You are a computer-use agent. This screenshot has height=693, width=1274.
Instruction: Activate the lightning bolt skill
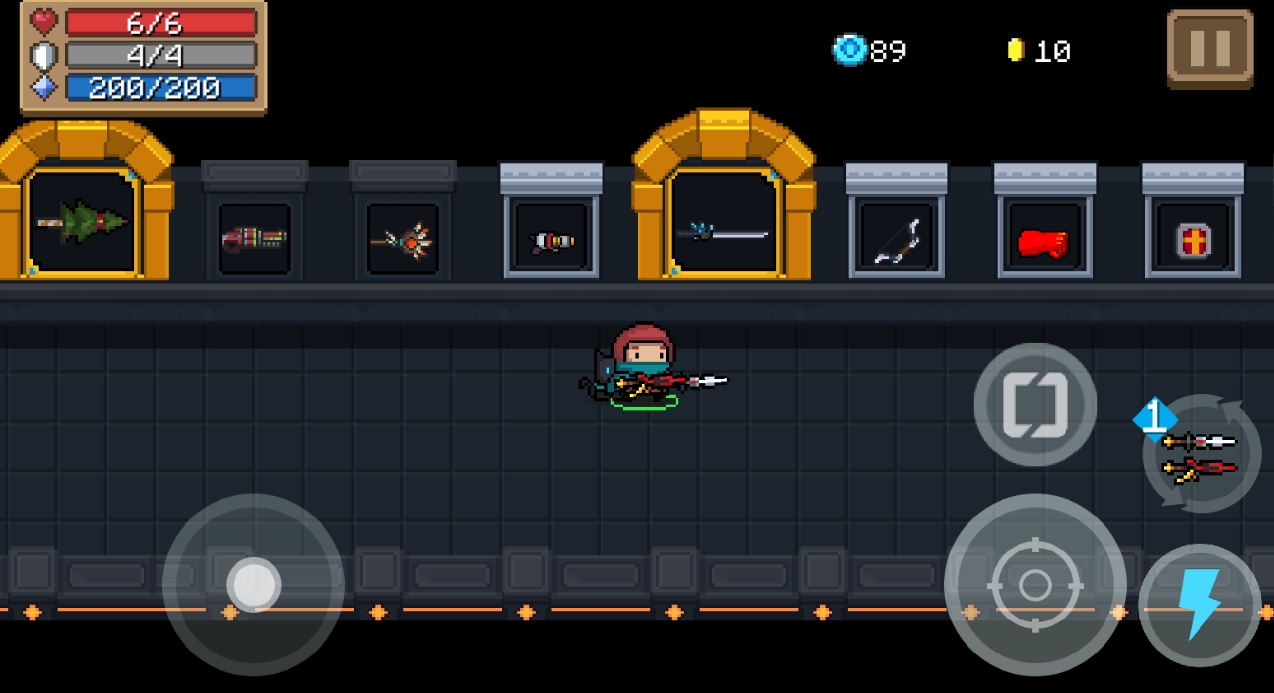[1199, 605]
